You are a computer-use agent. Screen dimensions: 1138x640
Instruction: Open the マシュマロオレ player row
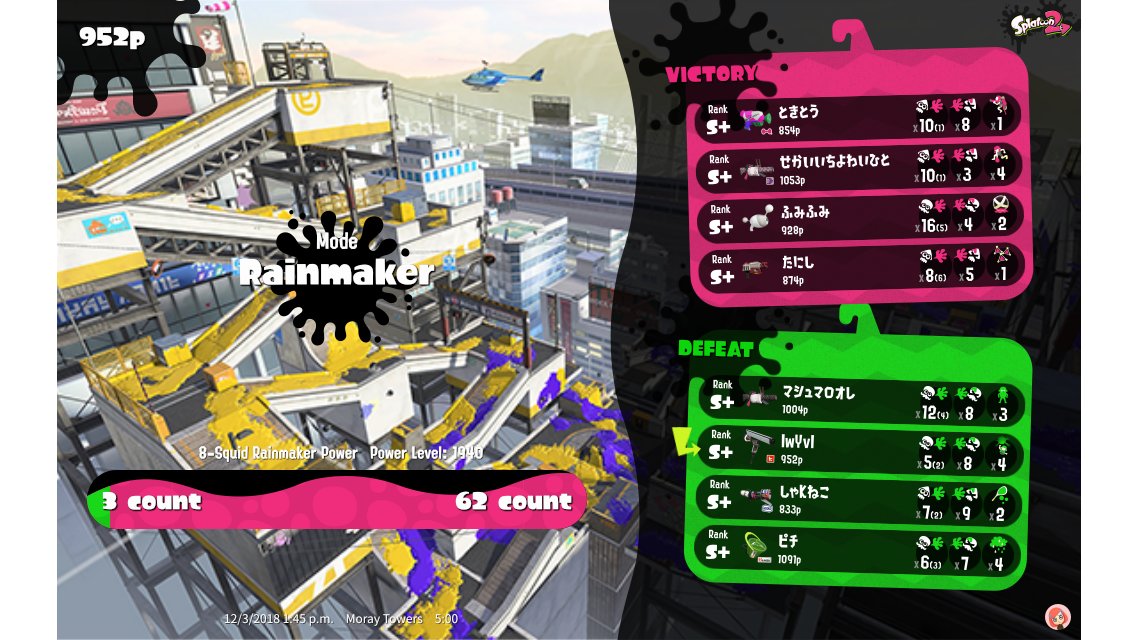pyautogui.click(x=857, y=401)
